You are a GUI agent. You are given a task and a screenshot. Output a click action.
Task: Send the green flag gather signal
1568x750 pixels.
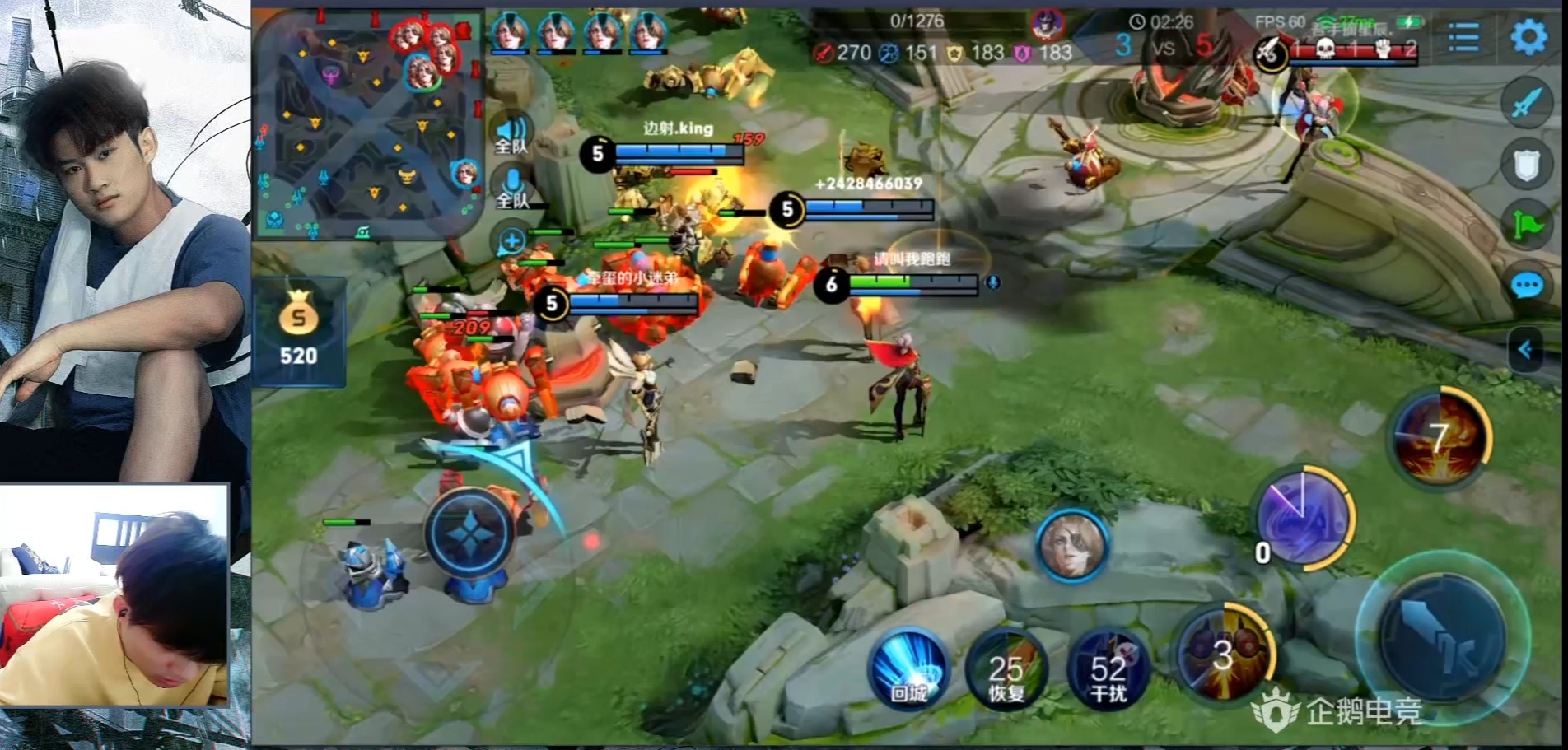1527,224
